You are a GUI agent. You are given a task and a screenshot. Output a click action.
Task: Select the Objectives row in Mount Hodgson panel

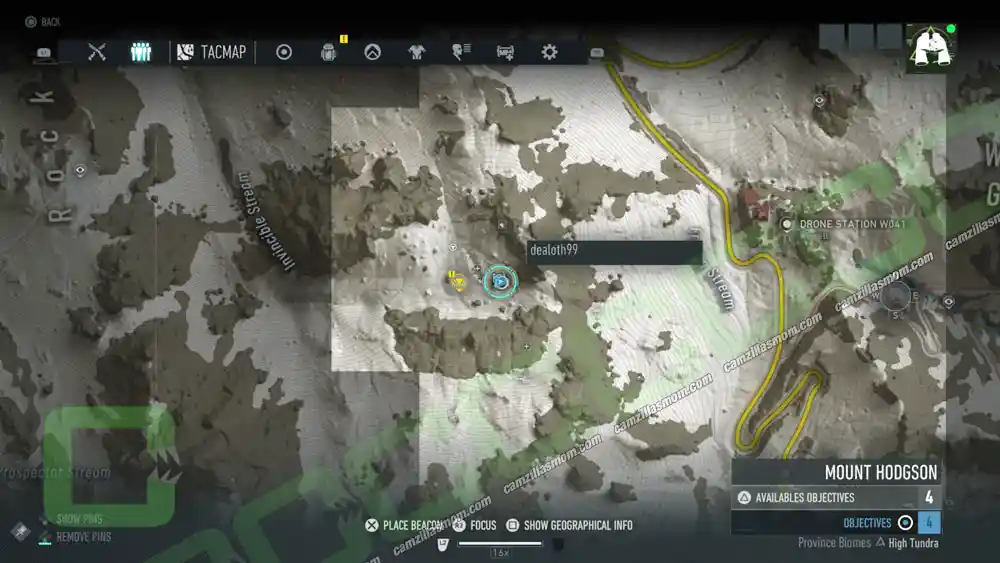(836, 522)
